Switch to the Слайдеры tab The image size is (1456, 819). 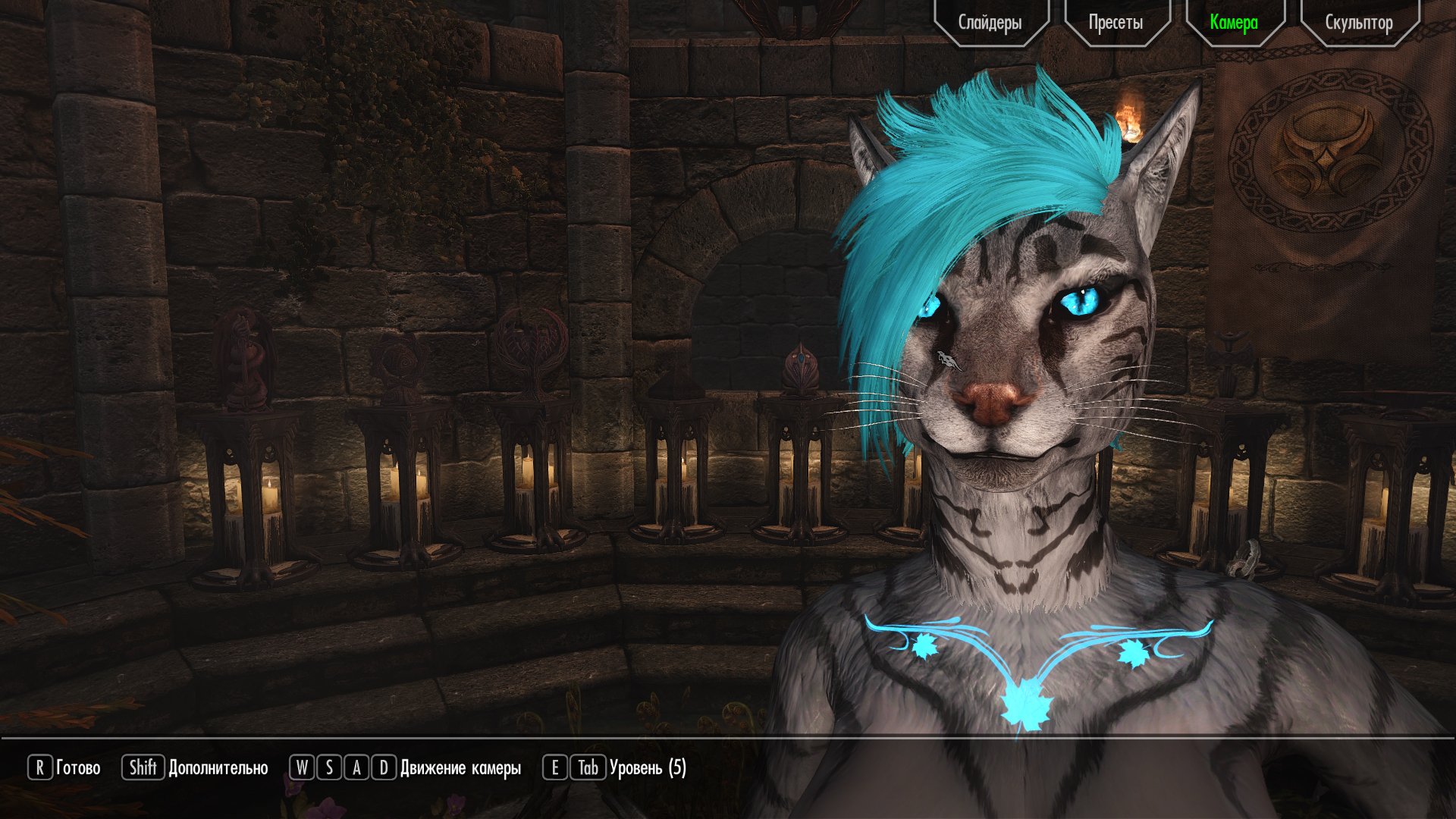click(x=990, y=23)
